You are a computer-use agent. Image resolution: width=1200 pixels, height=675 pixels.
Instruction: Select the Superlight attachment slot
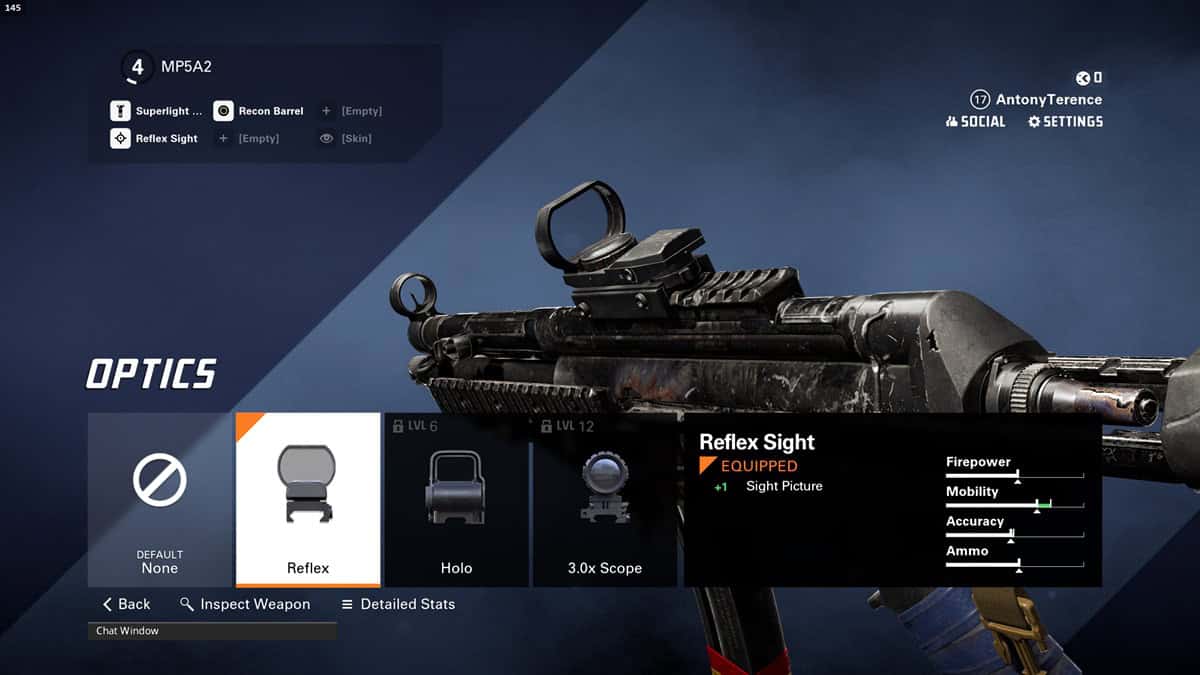[x=157, y=111]
